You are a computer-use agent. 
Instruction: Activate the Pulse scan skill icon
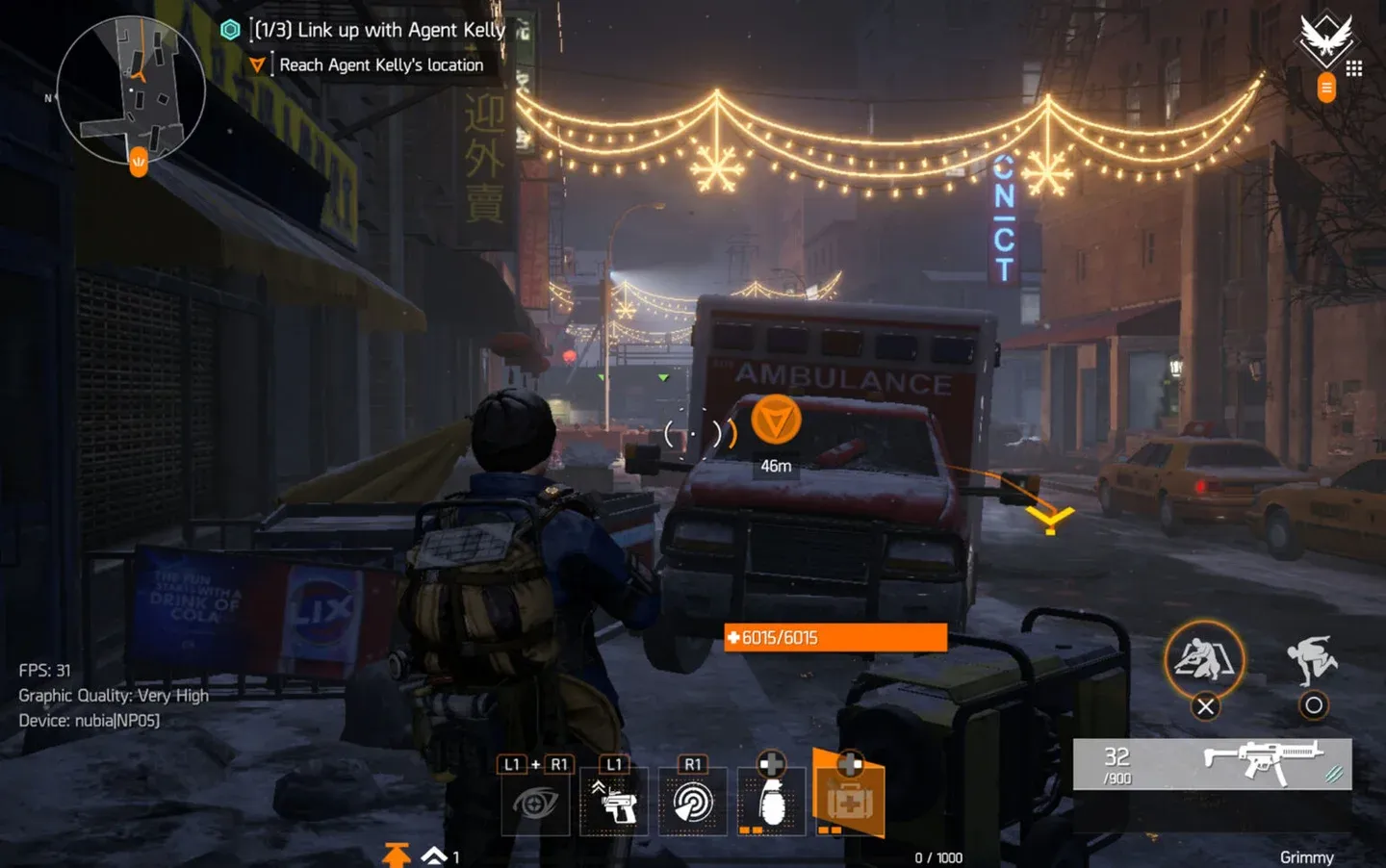pos(536,802)
